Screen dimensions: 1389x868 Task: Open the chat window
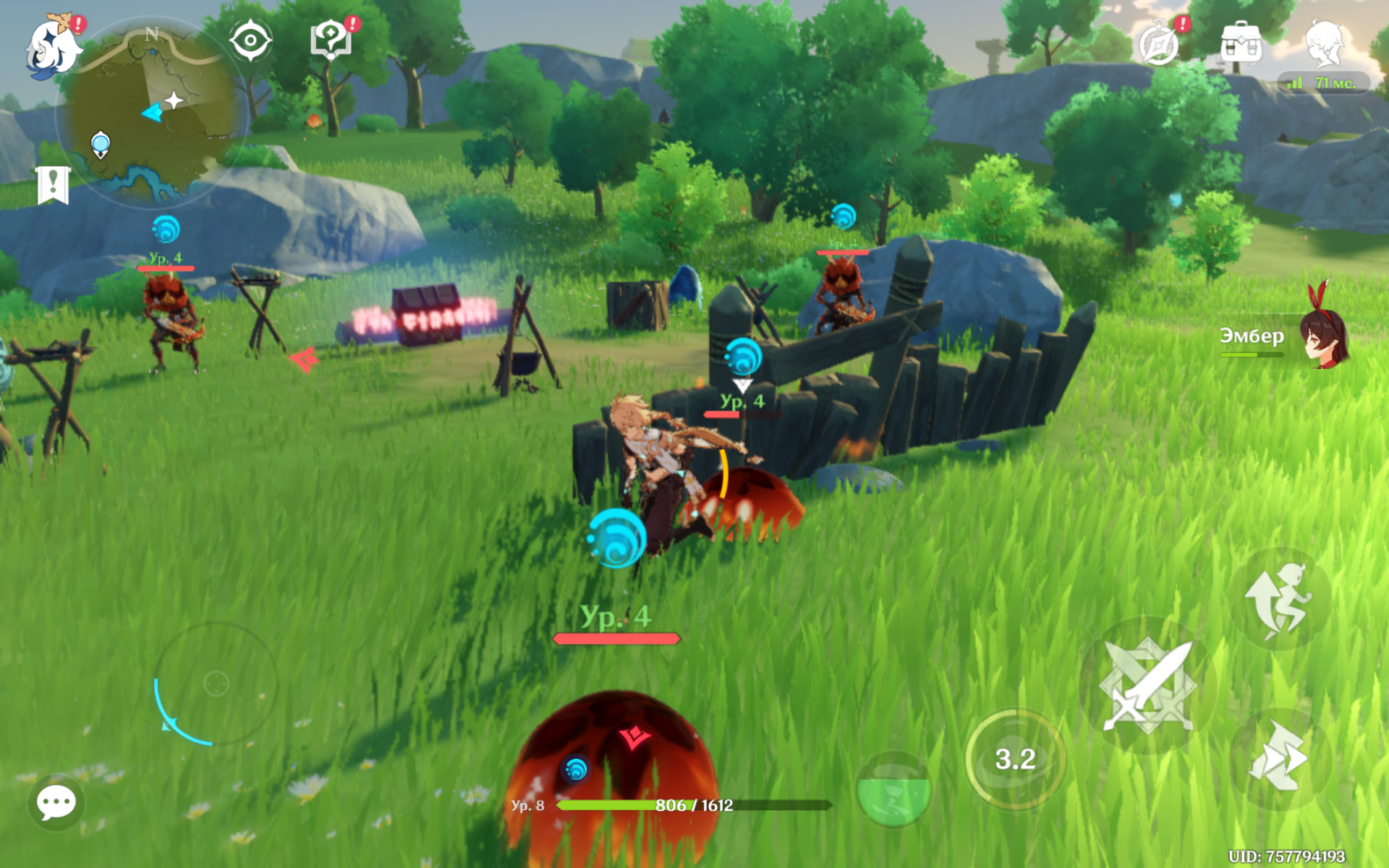56,802
